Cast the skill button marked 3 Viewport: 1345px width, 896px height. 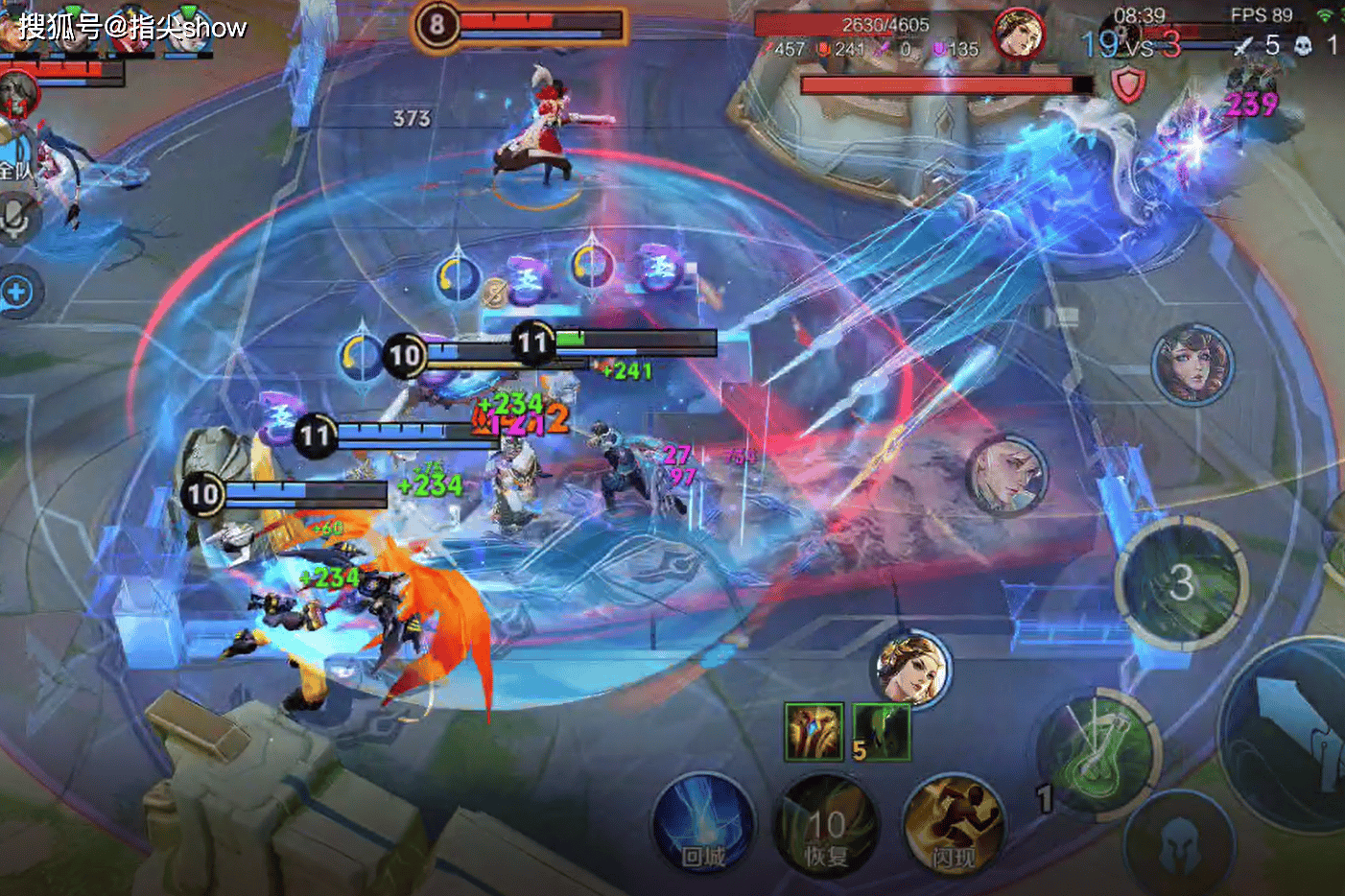(x=1181, y=582)
